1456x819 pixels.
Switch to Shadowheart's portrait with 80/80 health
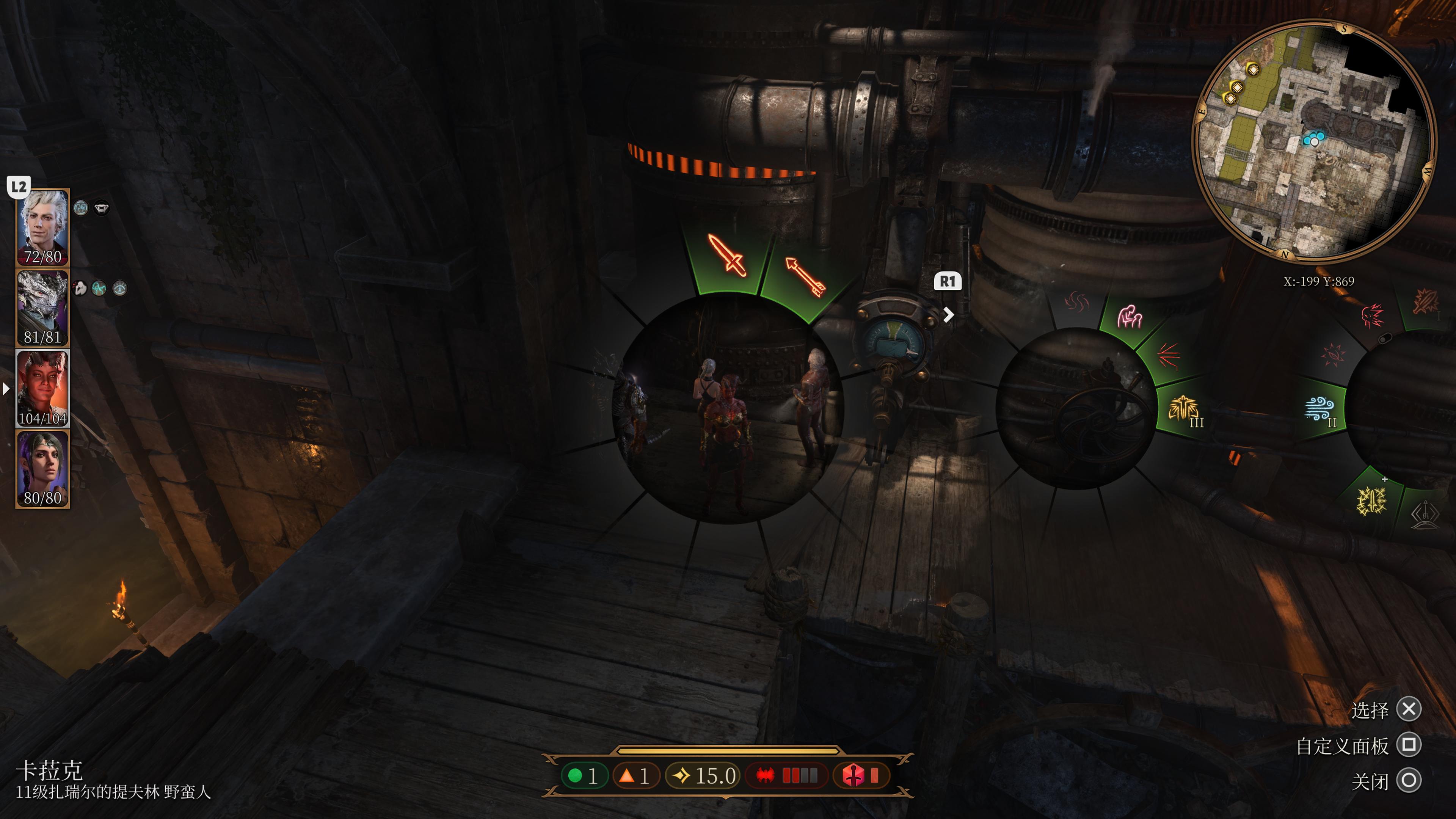click(x=42, y=469)
